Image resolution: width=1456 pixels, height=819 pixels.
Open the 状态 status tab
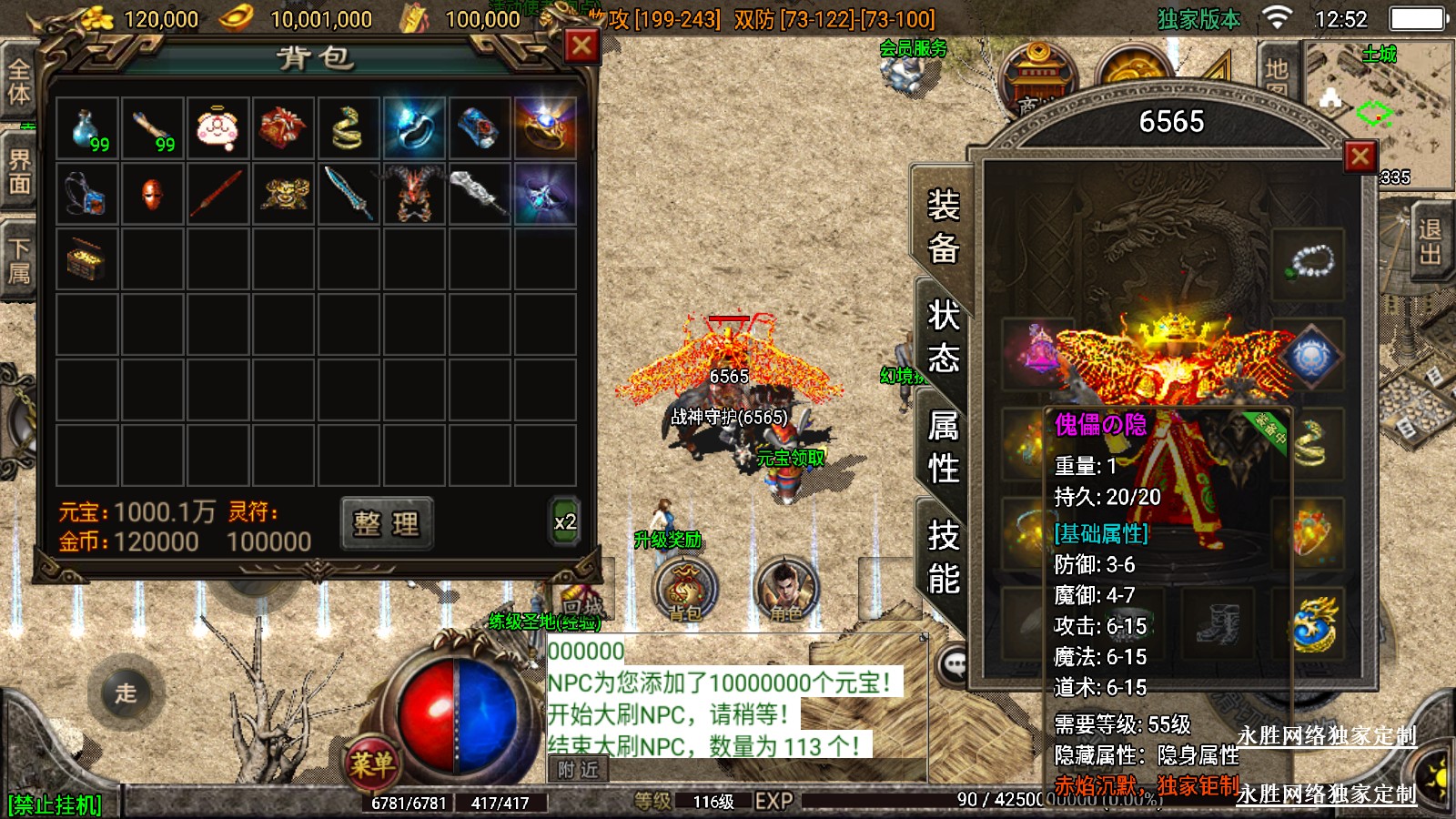coord(943,337)
